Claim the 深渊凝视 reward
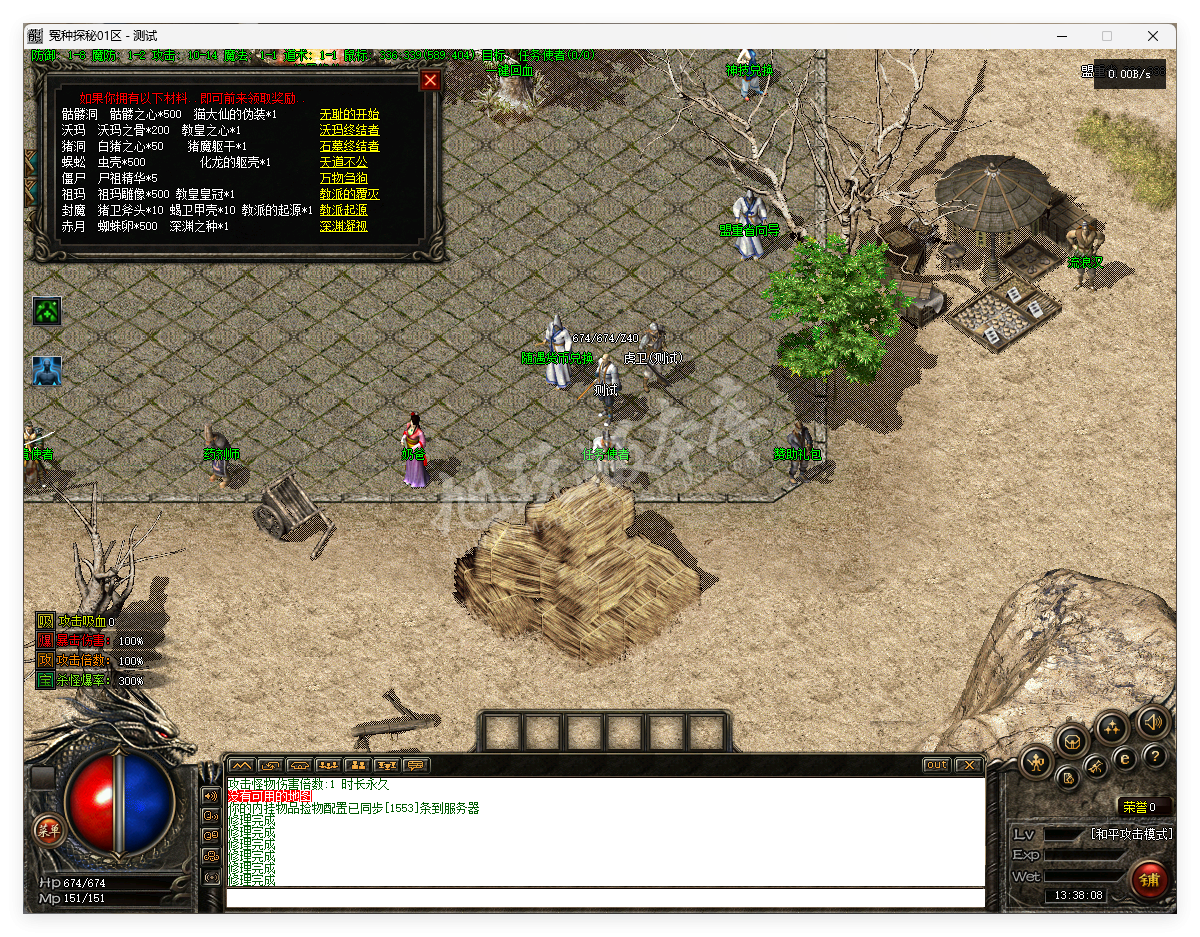 point(343,227)
